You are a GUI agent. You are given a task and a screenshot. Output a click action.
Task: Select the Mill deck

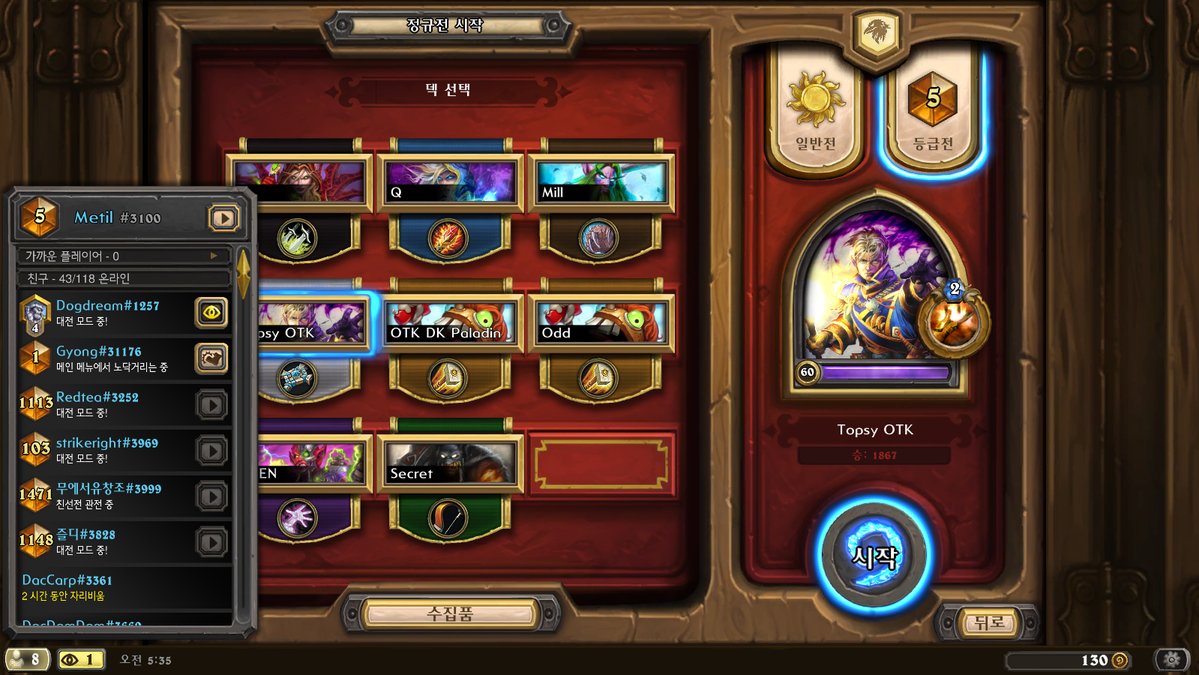[601, 183]
